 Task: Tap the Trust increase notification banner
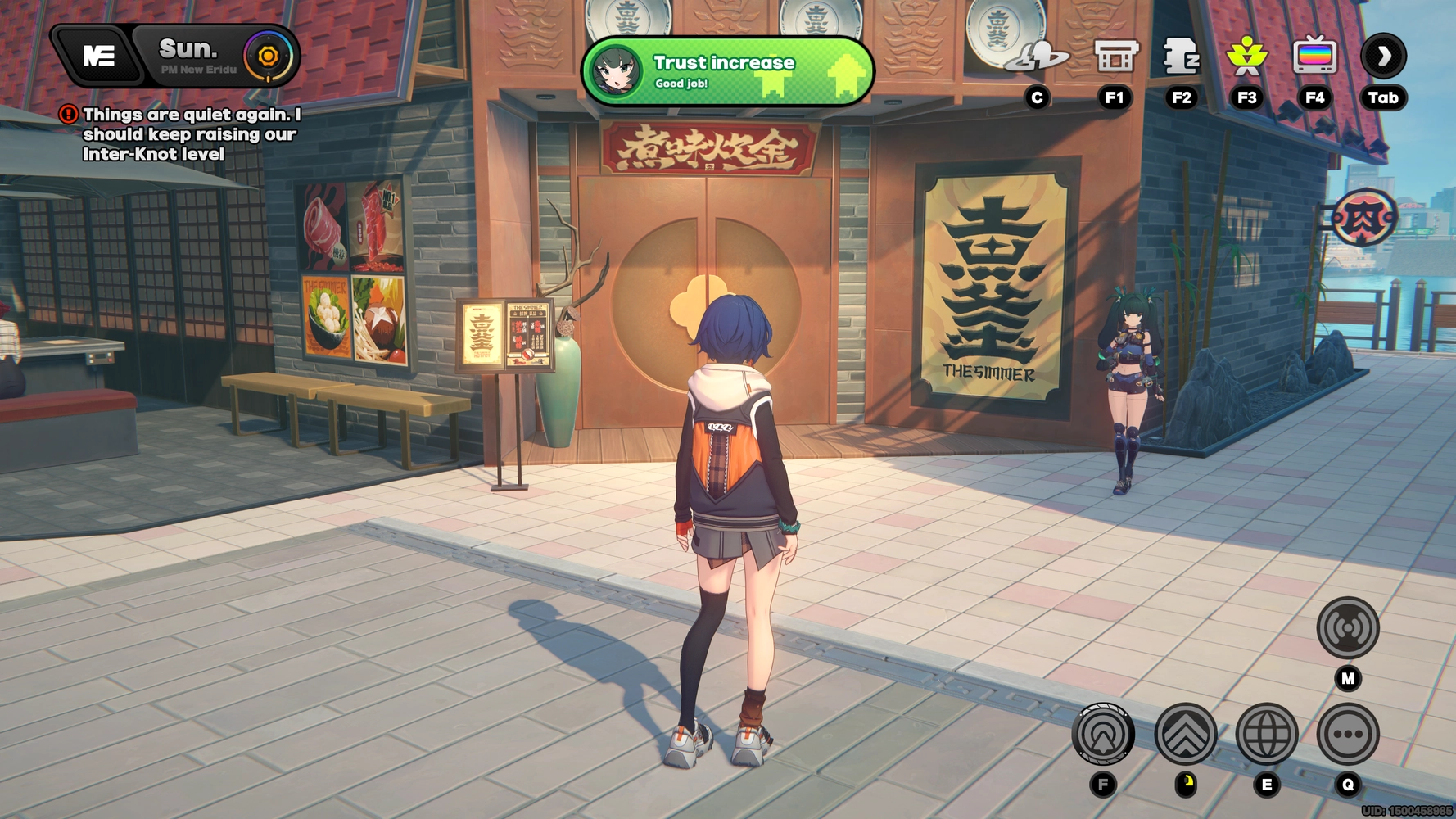(727, 71)
